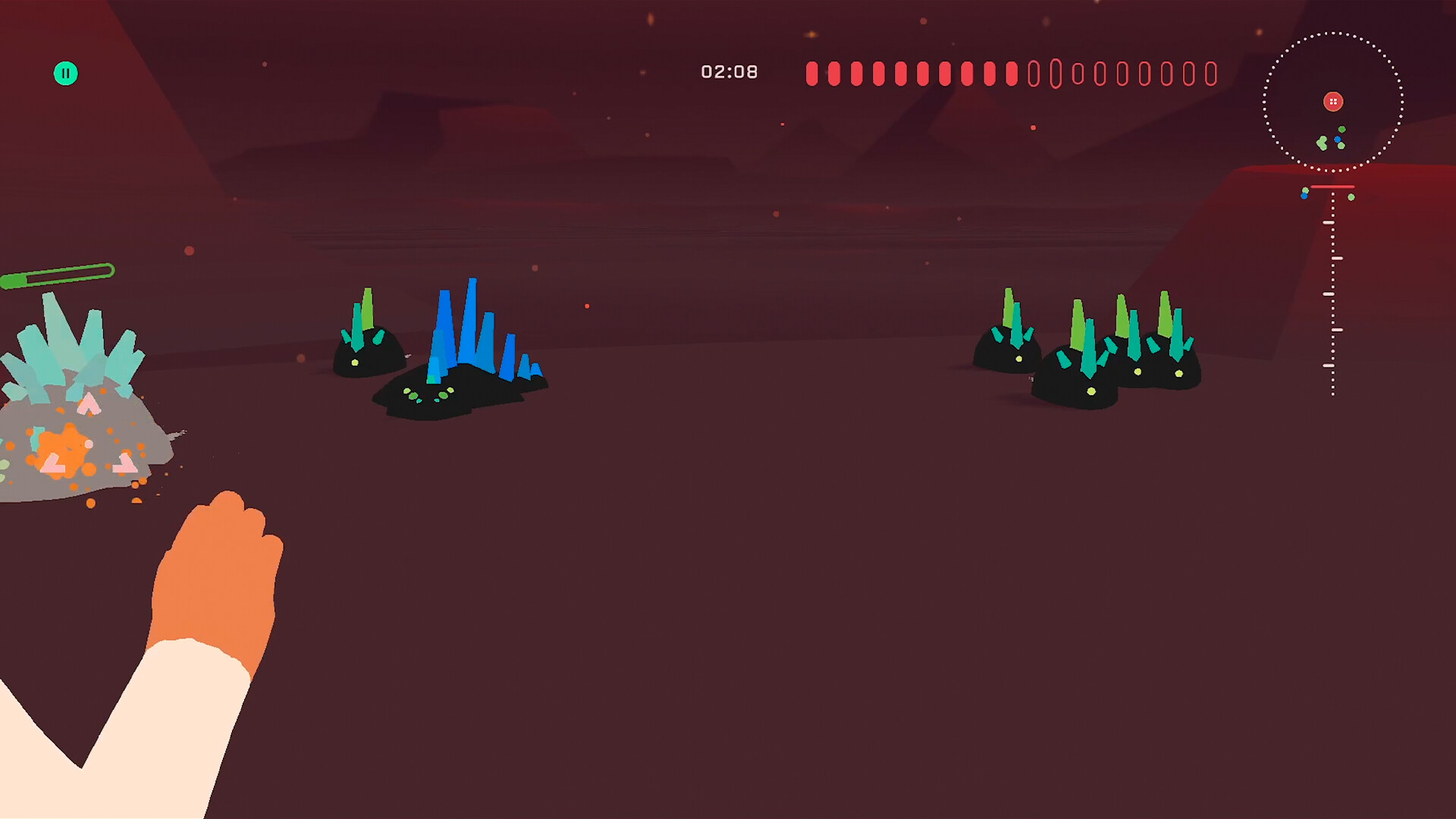Select the countdown timer readout

tap(730, 71)
